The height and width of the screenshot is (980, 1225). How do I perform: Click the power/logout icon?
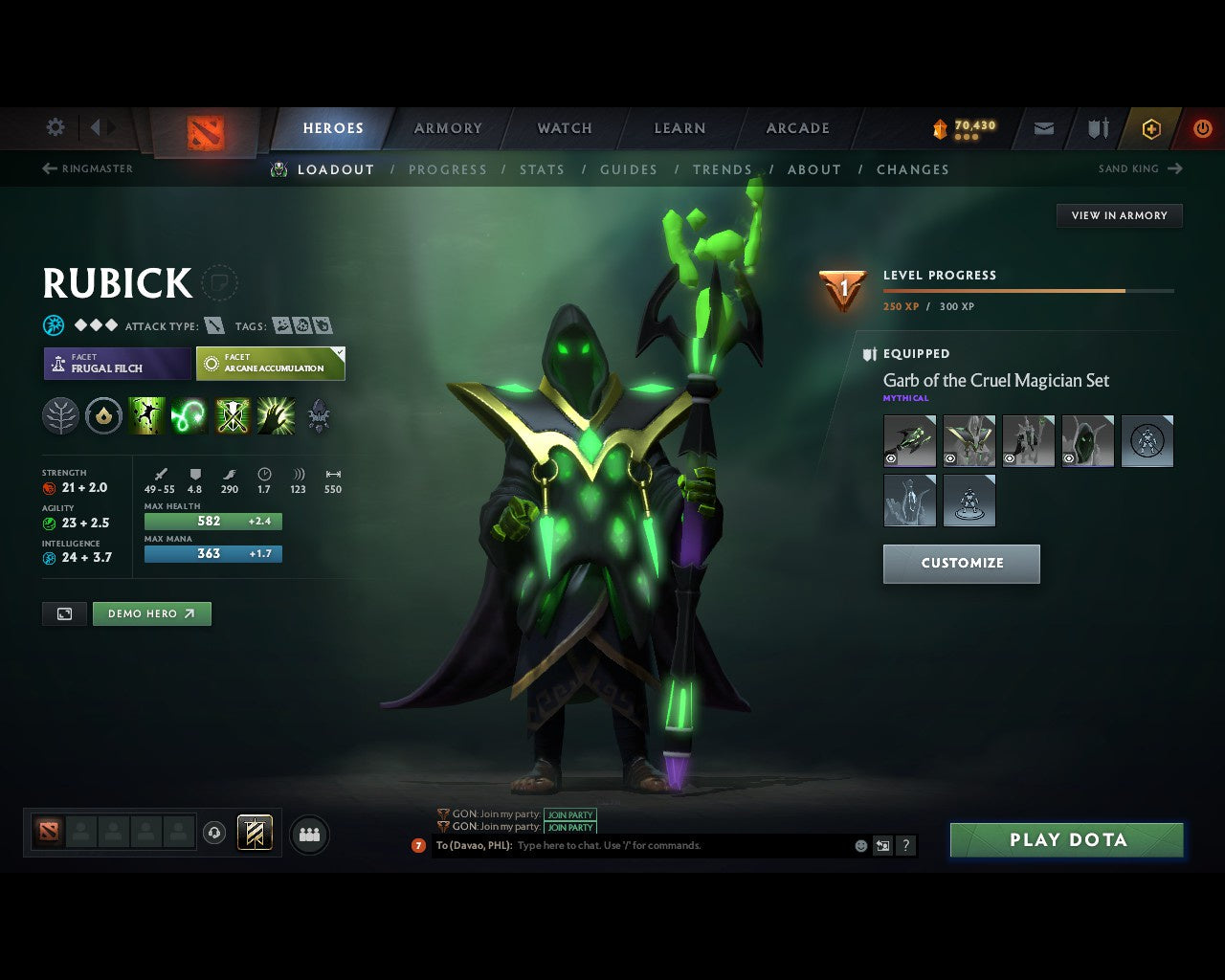pyautogui.click(x=1203, y=128)
